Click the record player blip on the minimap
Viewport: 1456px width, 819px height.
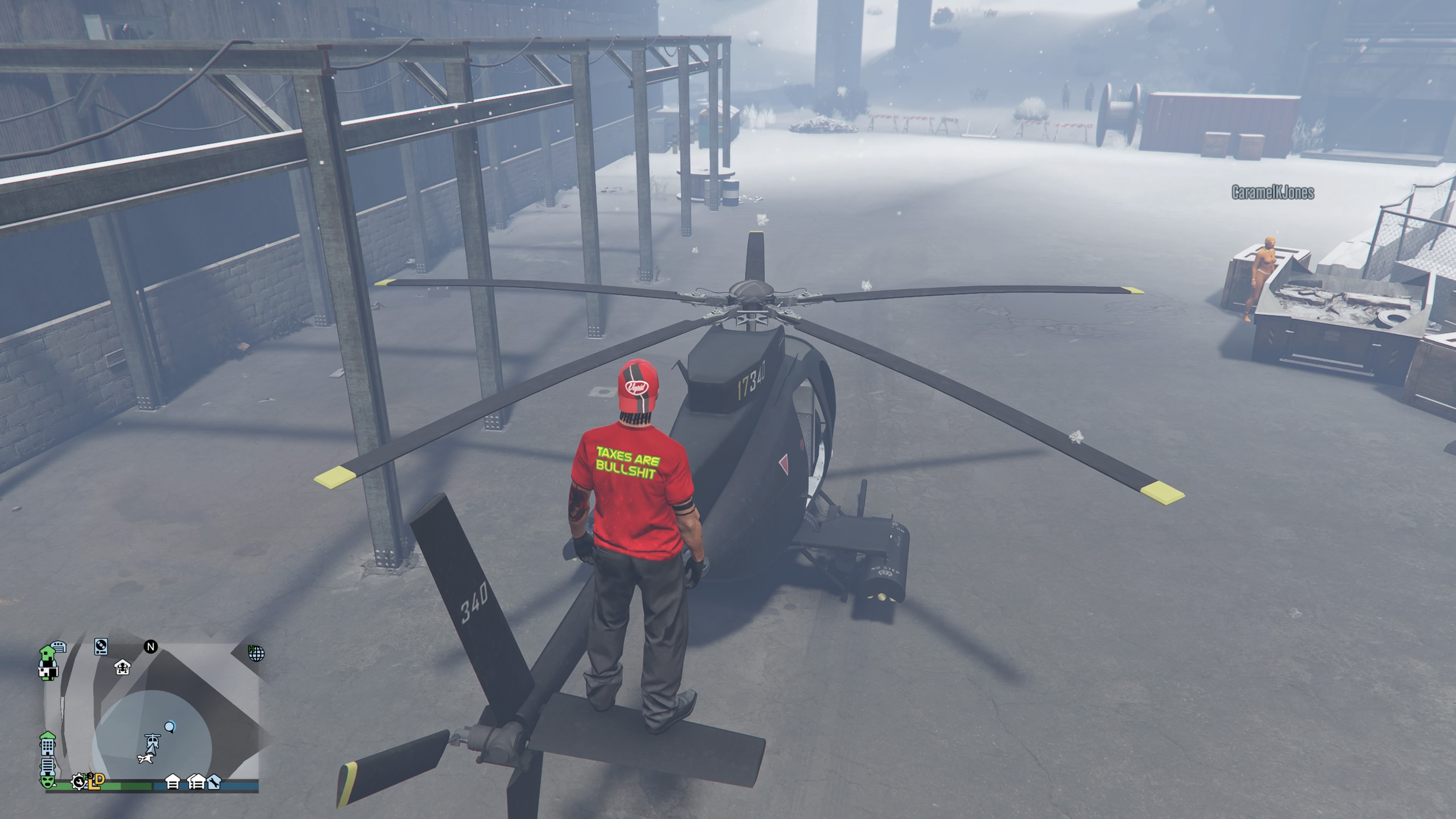[100, 646]
